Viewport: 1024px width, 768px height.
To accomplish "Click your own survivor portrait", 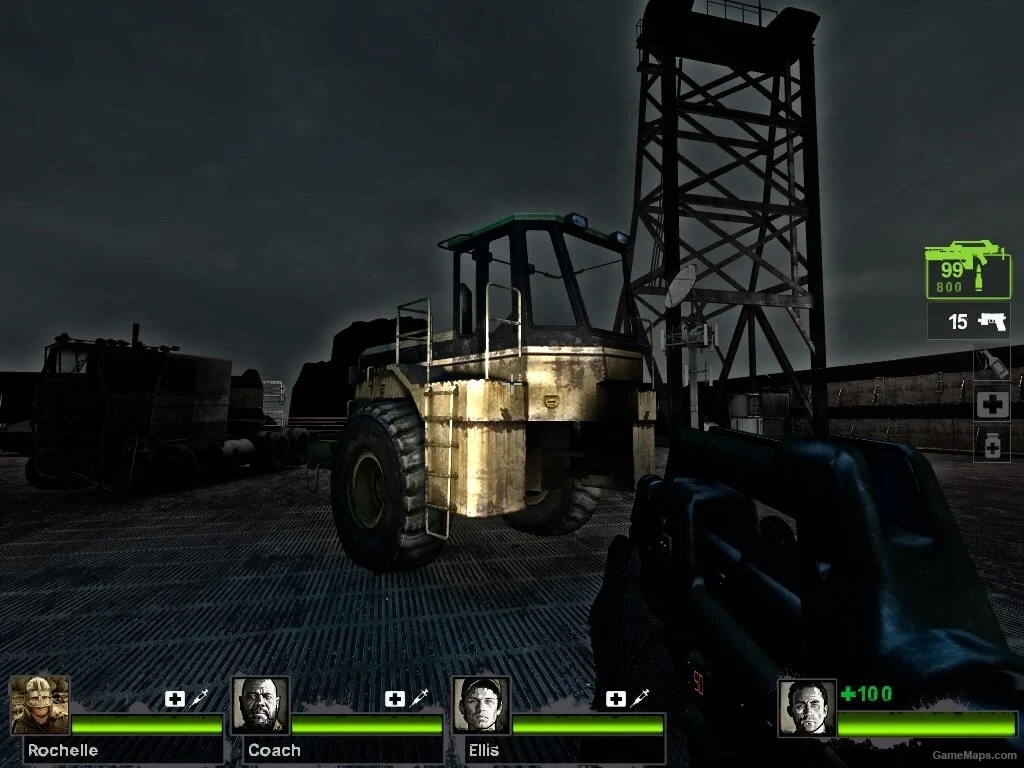I will (806, 708).
